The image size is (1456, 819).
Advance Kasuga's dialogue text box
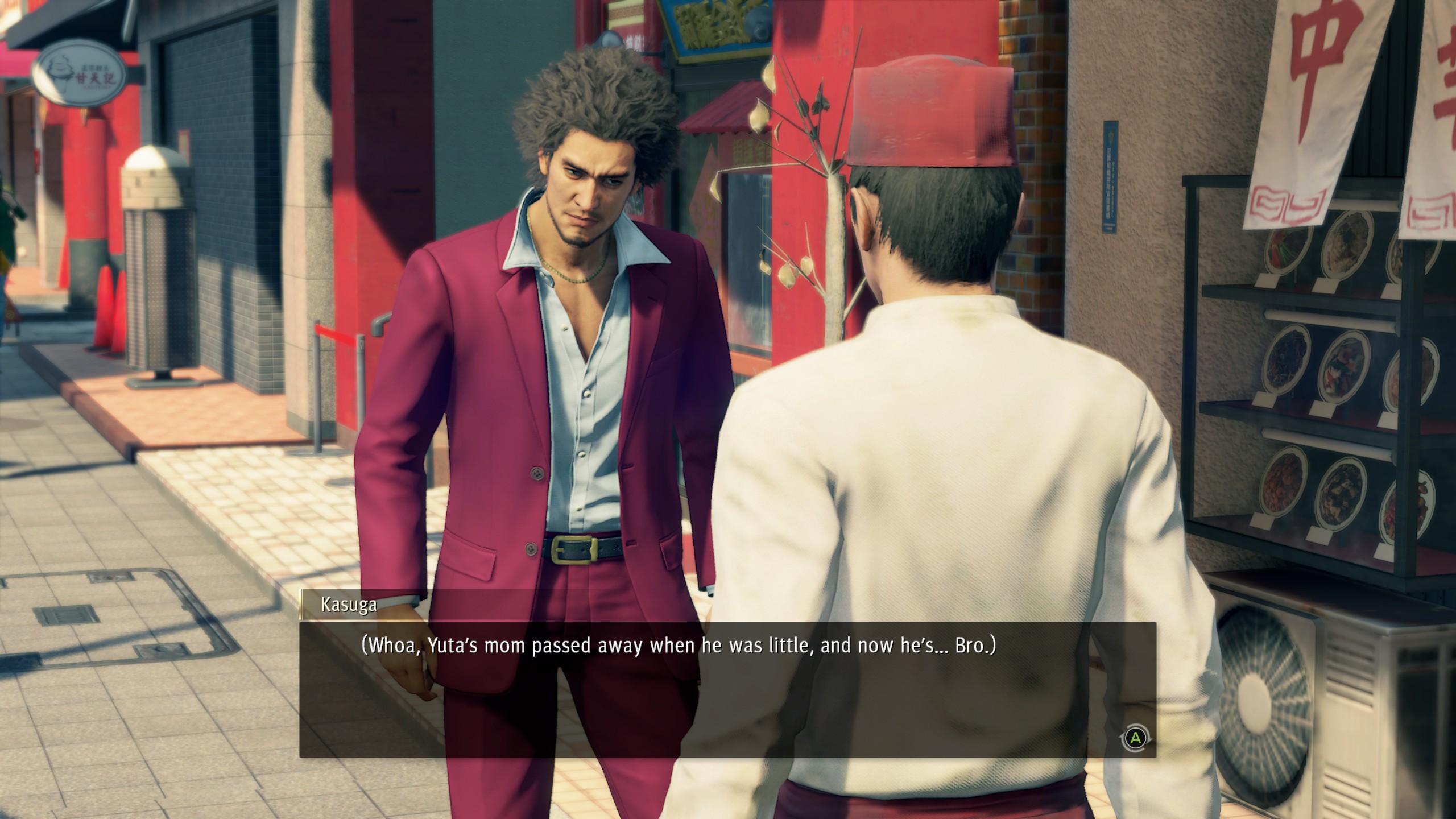point(1135,739)
